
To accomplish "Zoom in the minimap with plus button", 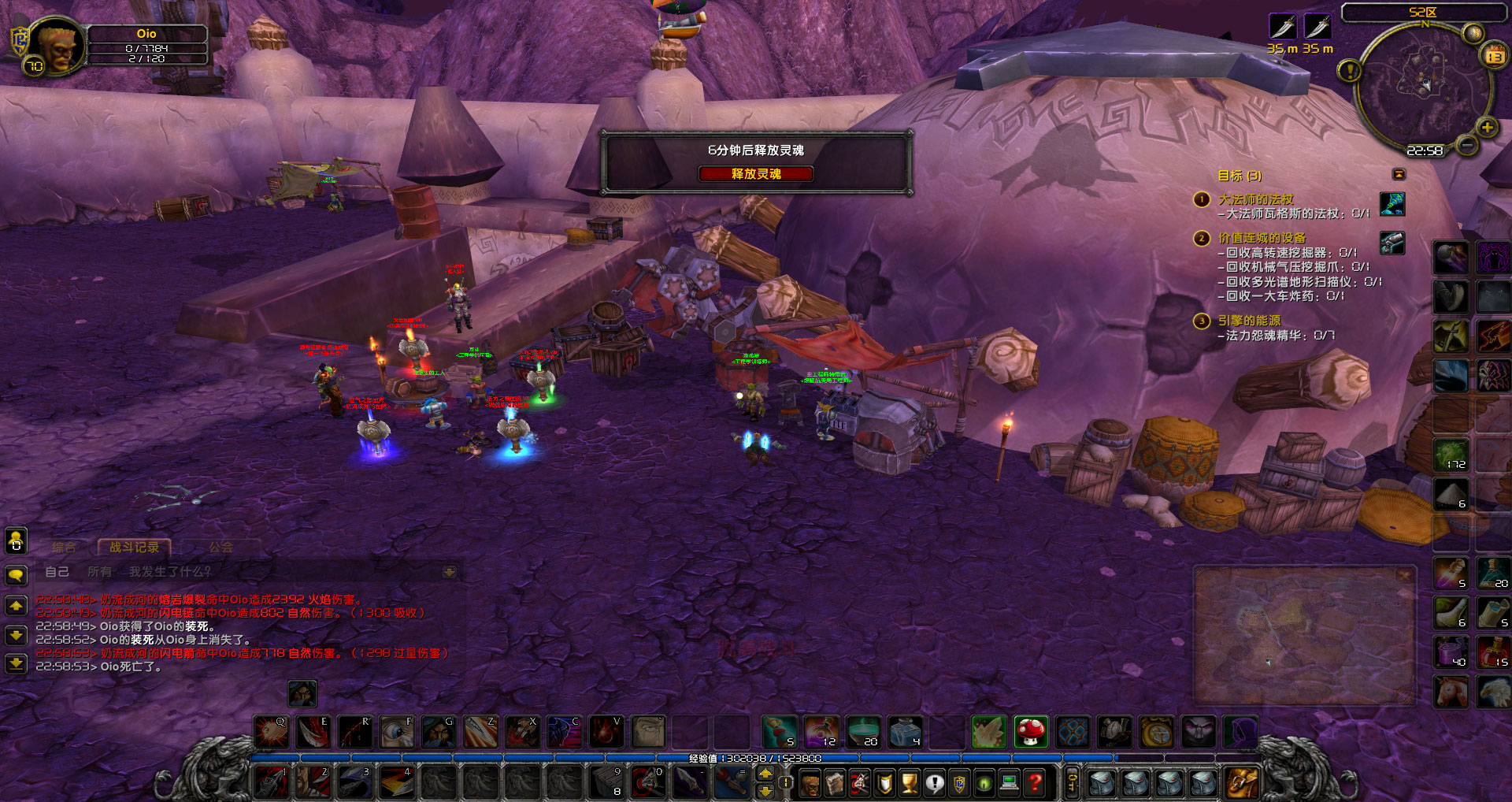I will click(x=1487, y=128).
